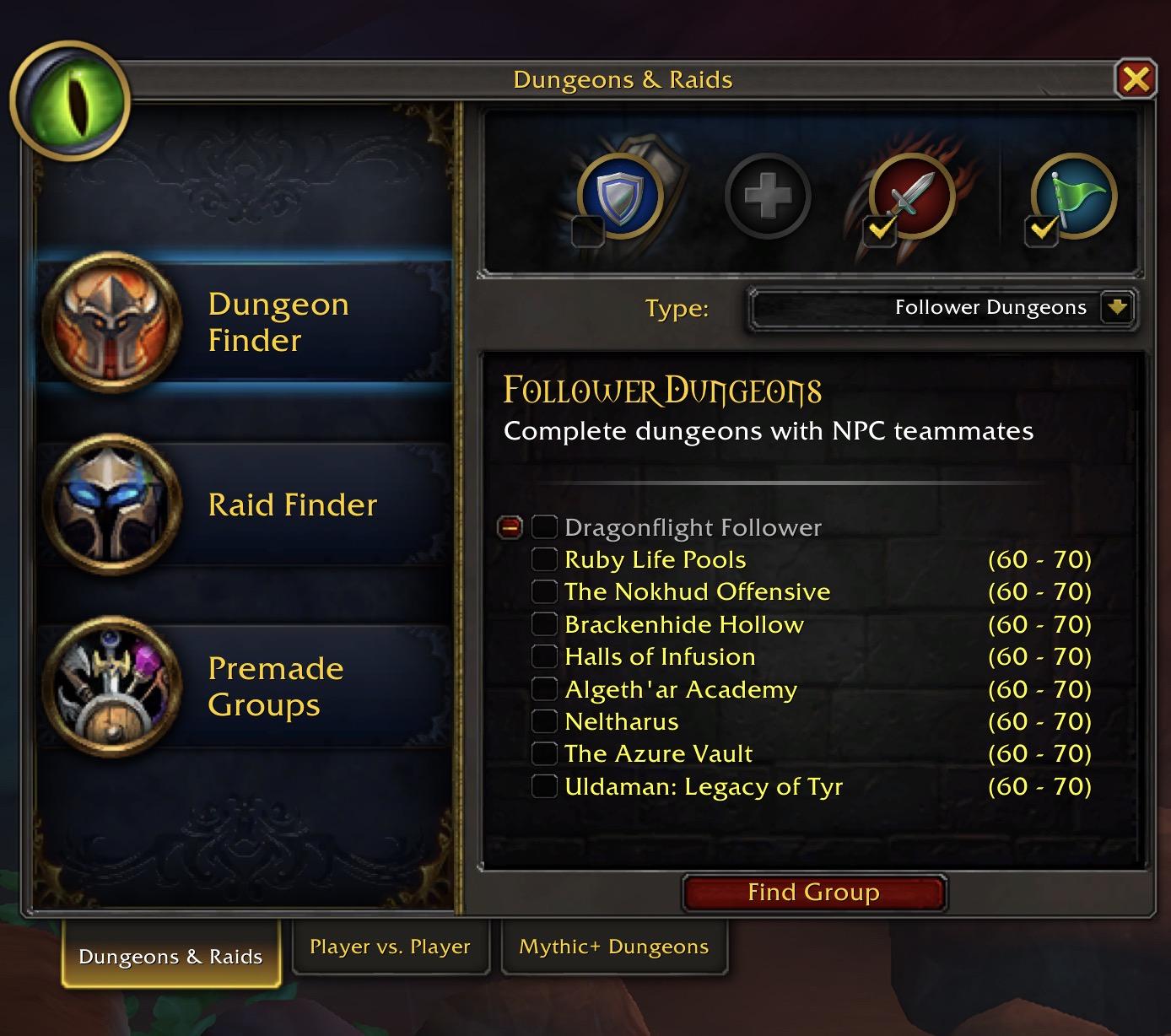Select the Dungeon Finder helmet icon
This screenshot has width=1171, height=1036.
coord(115,321)
